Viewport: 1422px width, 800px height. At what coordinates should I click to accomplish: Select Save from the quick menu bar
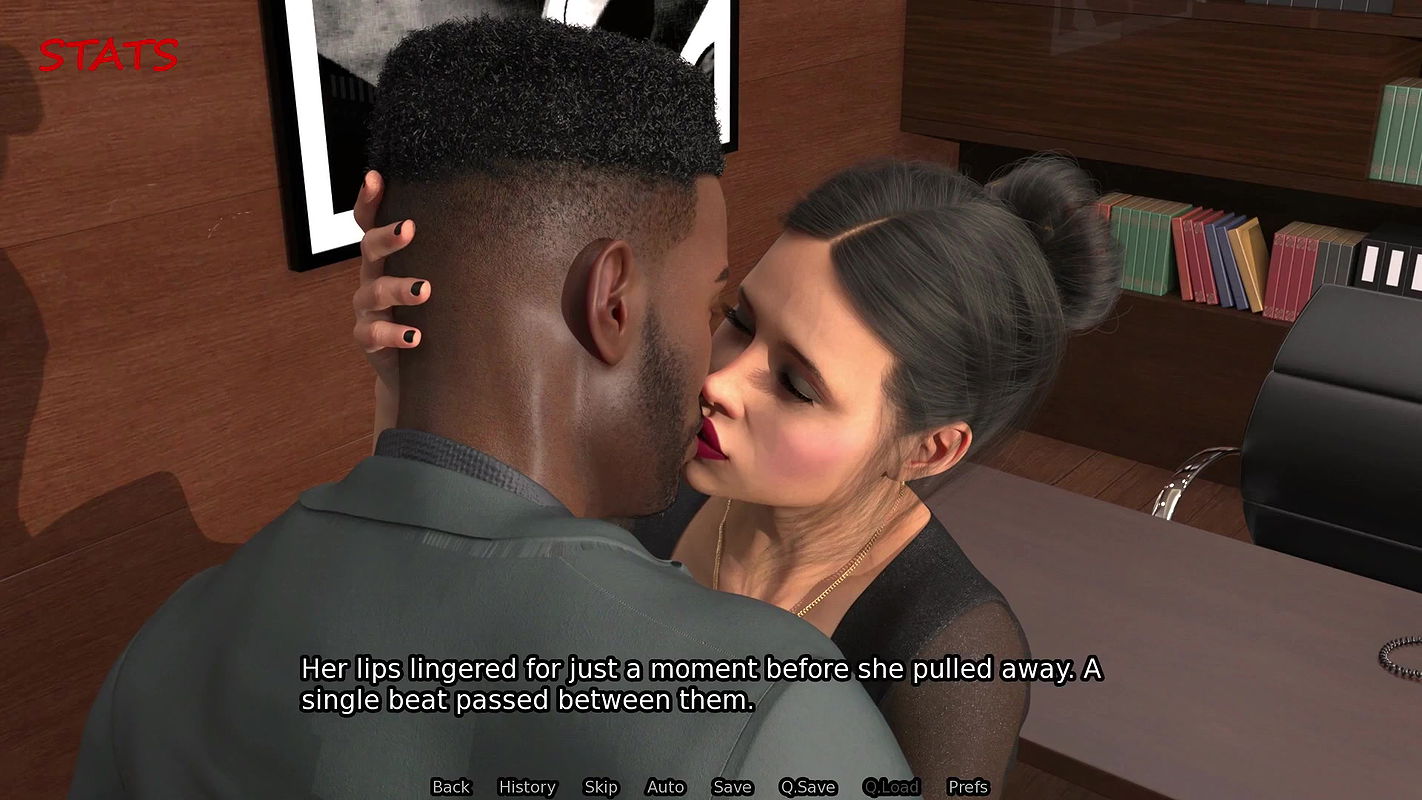(x=732, y=787)
